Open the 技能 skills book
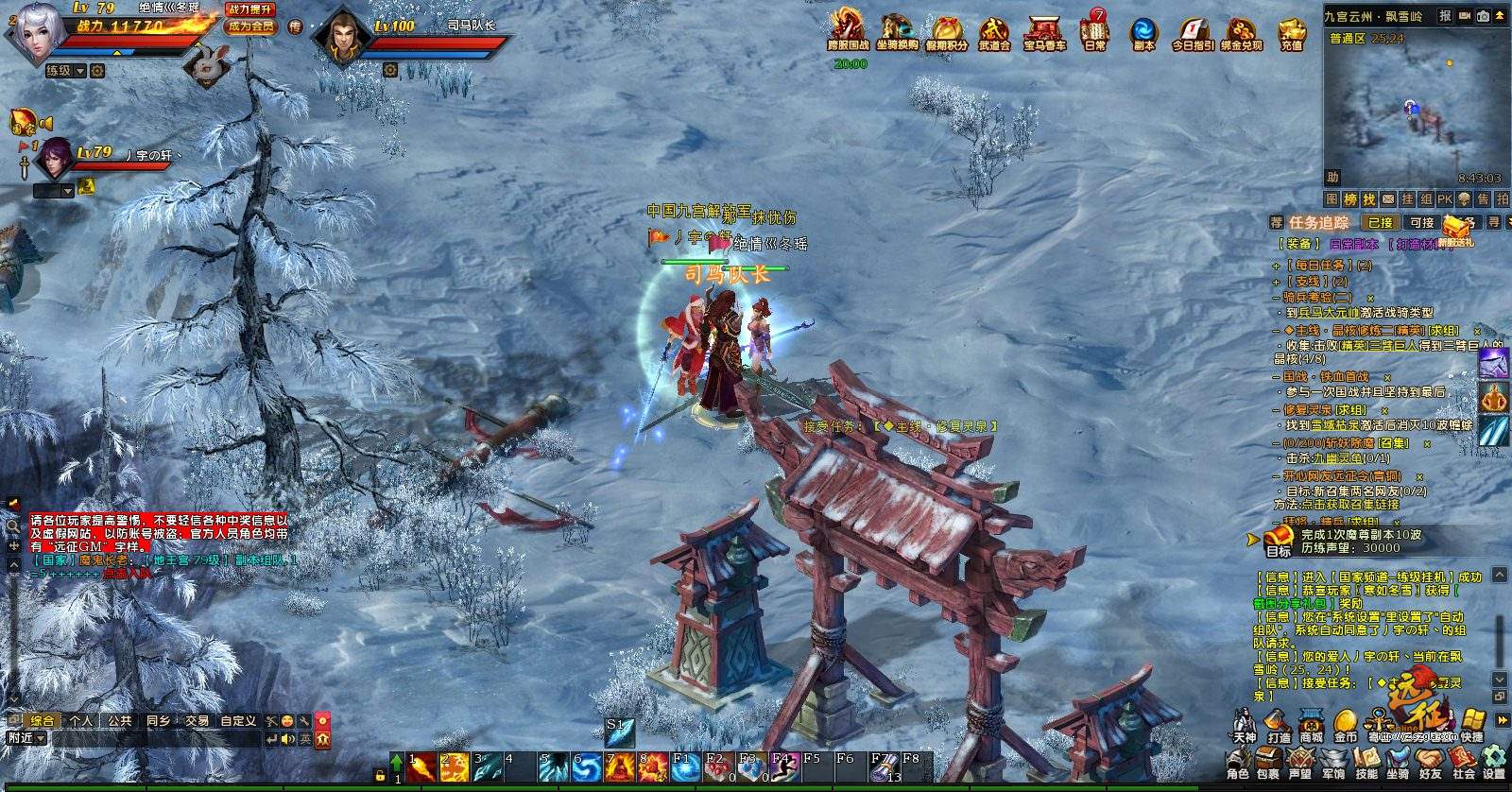This screenshot has height=792, width=1512. point(1366,762)
